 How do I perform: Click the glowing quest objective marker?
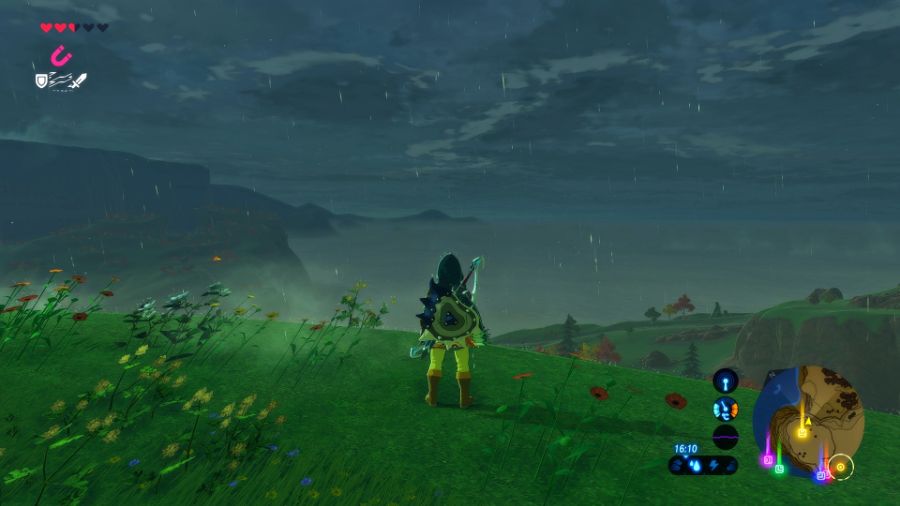[840, 466]
